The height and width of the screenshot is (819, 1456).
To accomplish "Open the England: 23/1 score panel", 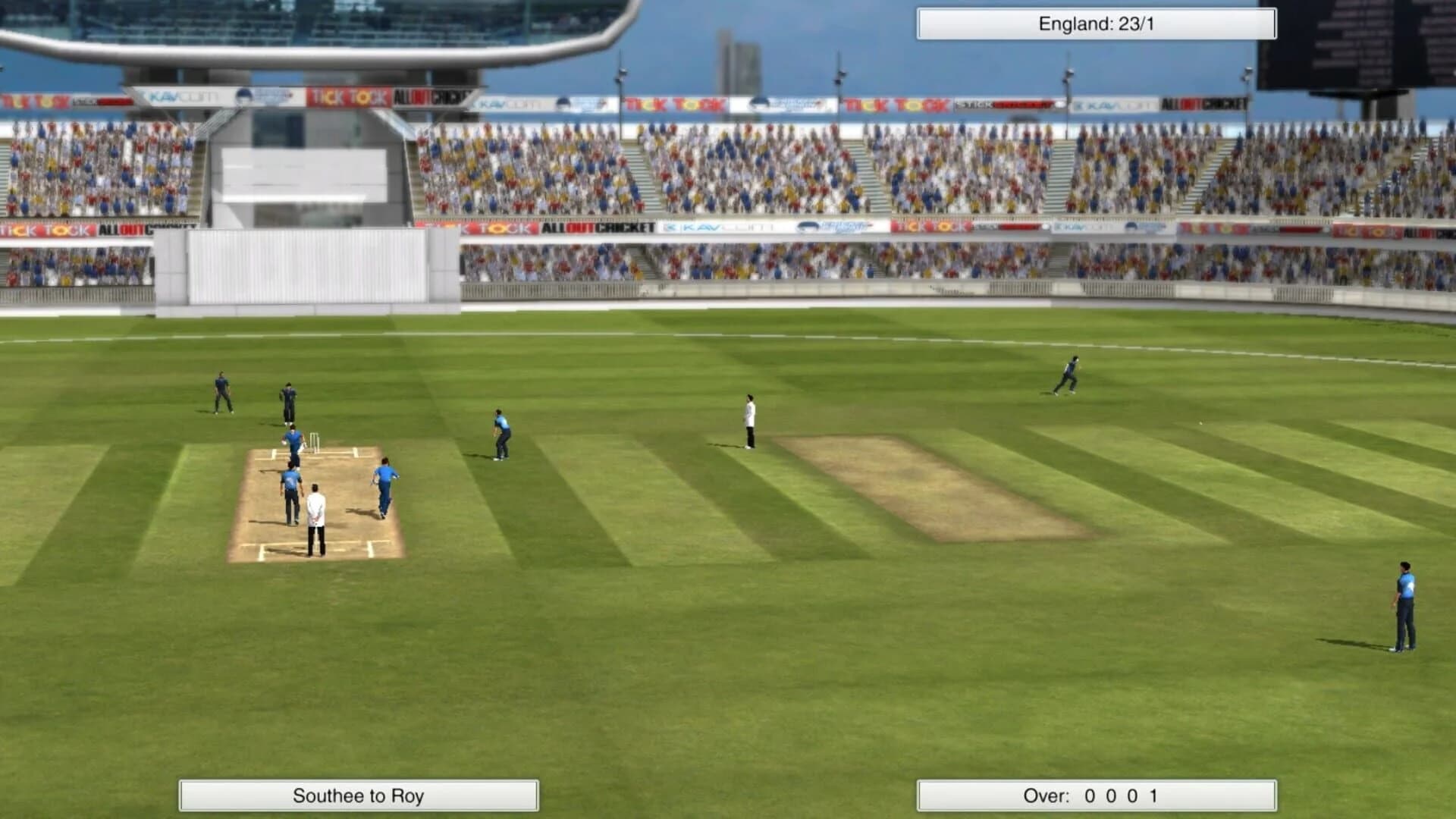I will 1094,22.
